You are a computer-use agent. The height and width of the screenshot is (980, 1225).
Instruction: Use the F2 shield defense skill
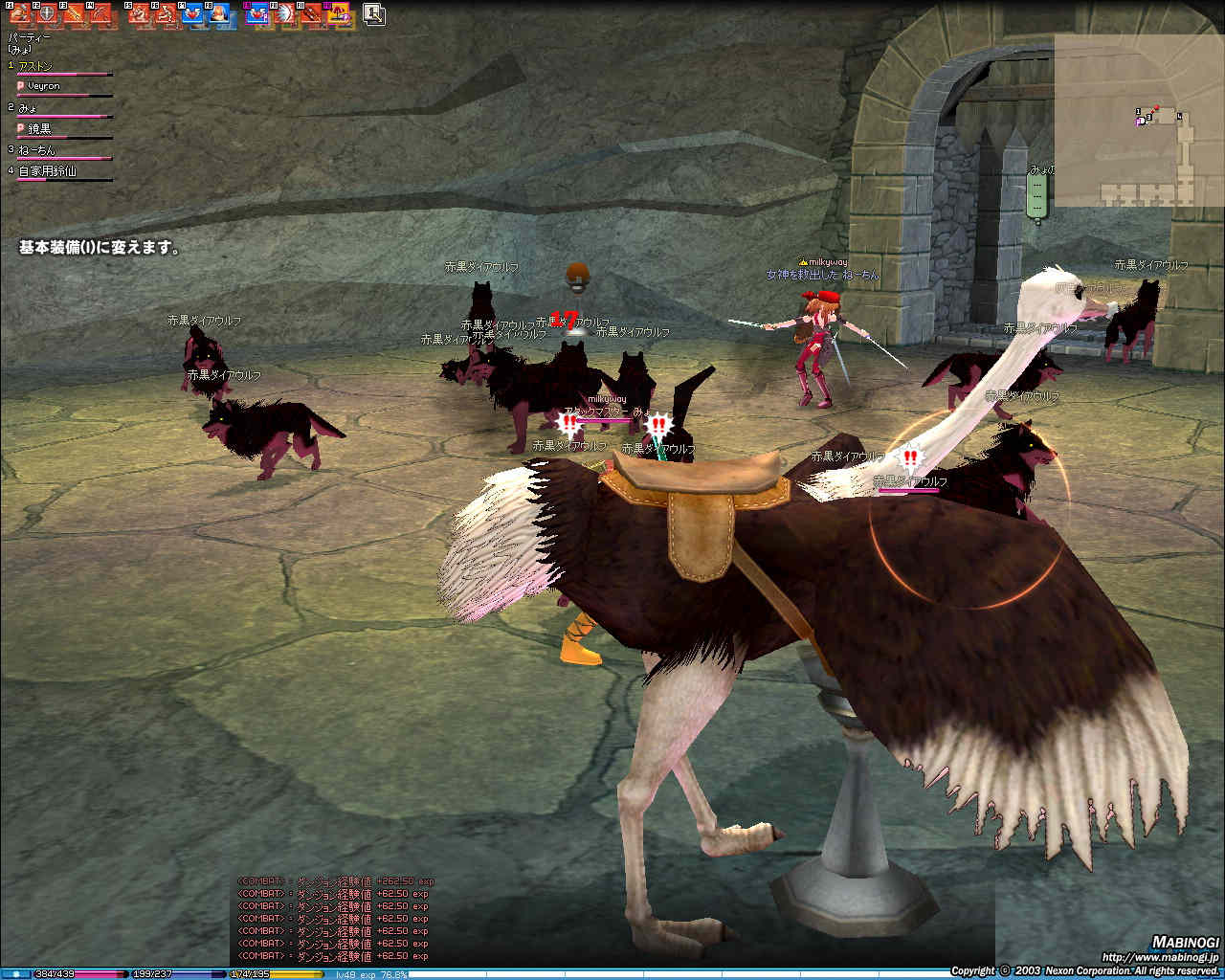tap(46, 14)
